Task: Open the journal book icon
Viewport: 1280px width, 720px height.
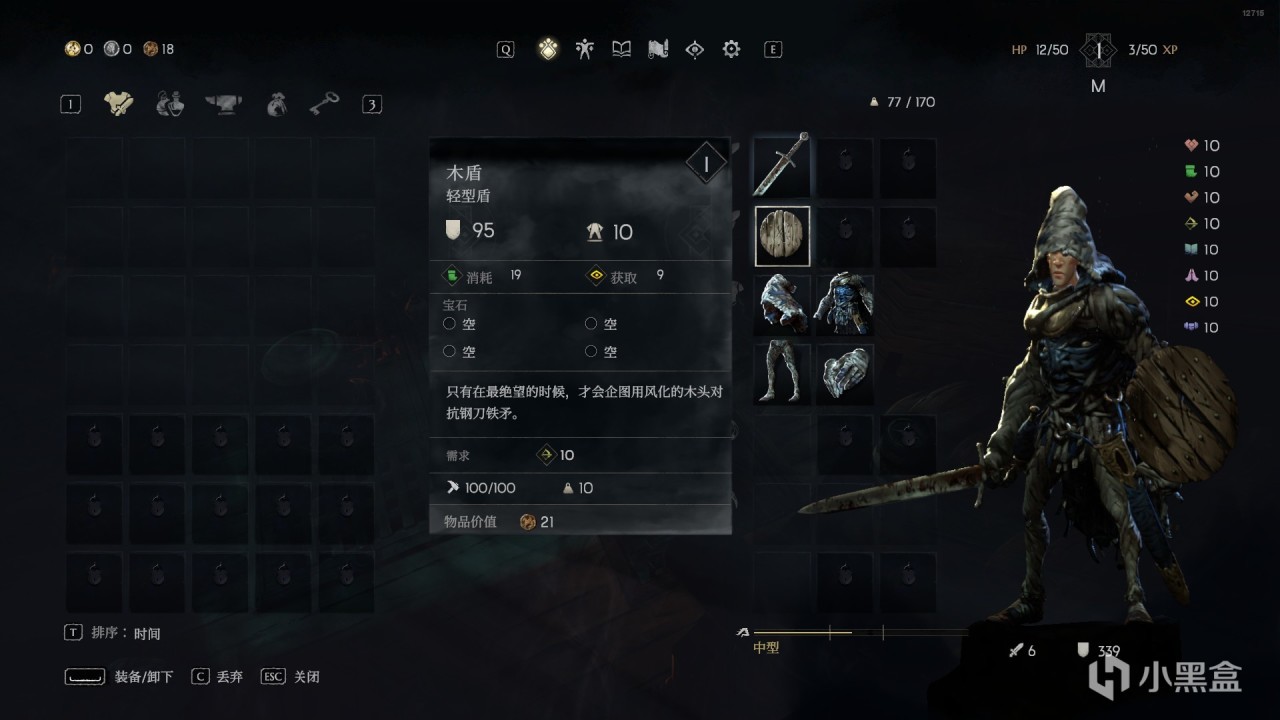Action: [622, 48]
